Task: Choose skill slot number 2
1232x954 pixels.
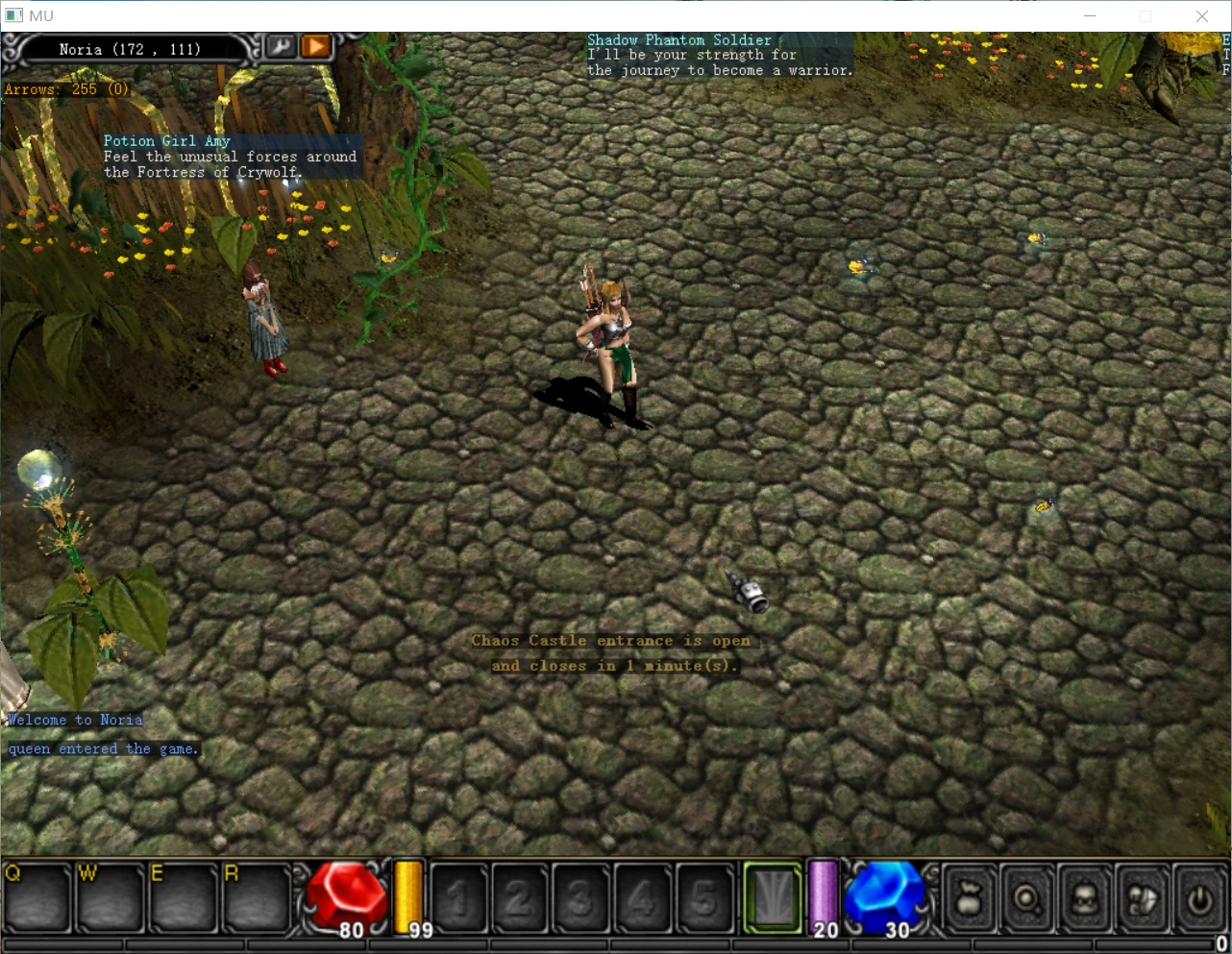Action: click(519, 898)
